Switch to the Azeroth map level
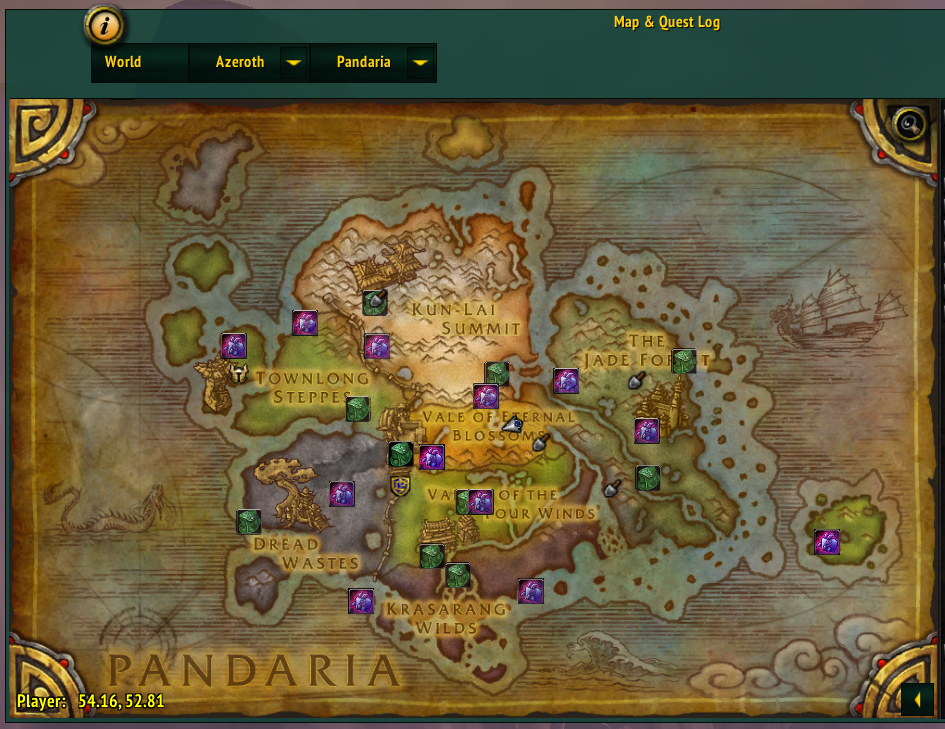The image size is (945, 729). pyautogui.click(x=240, y=62)
